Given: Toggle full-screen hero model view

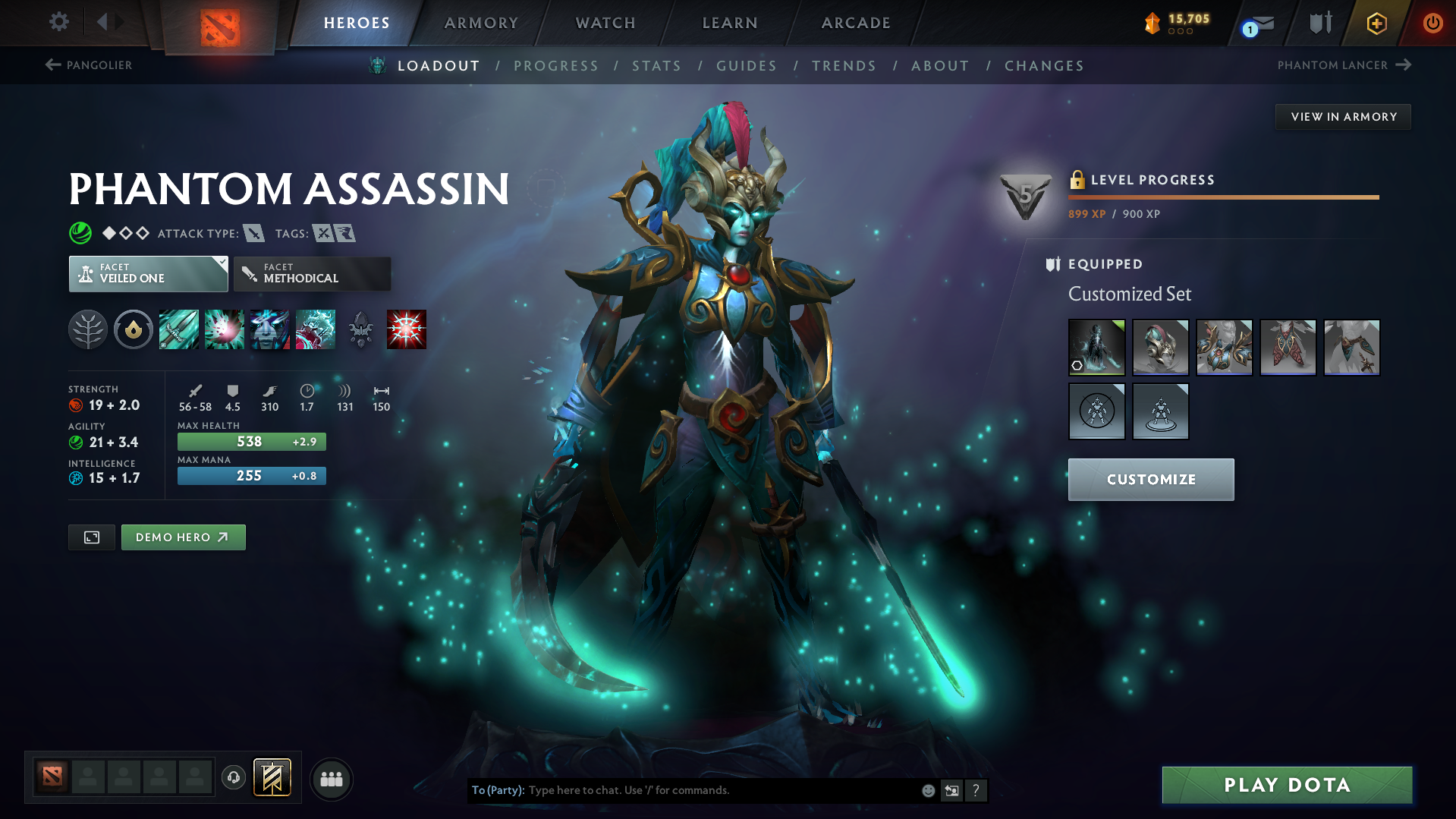Looking at the screenshot, I should [x=92, y=537].
